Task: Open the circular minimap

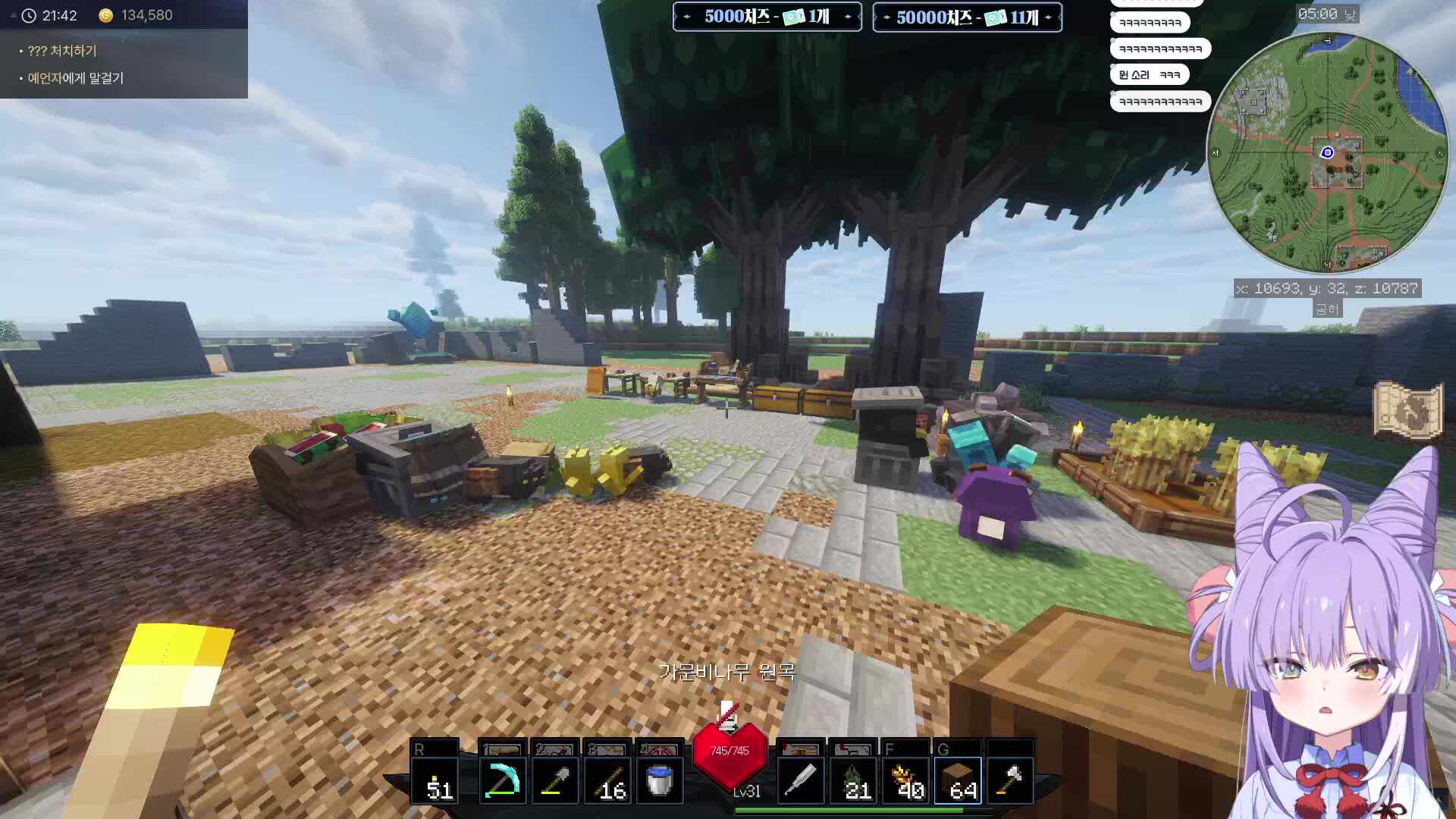Action: pos(1327,152)
